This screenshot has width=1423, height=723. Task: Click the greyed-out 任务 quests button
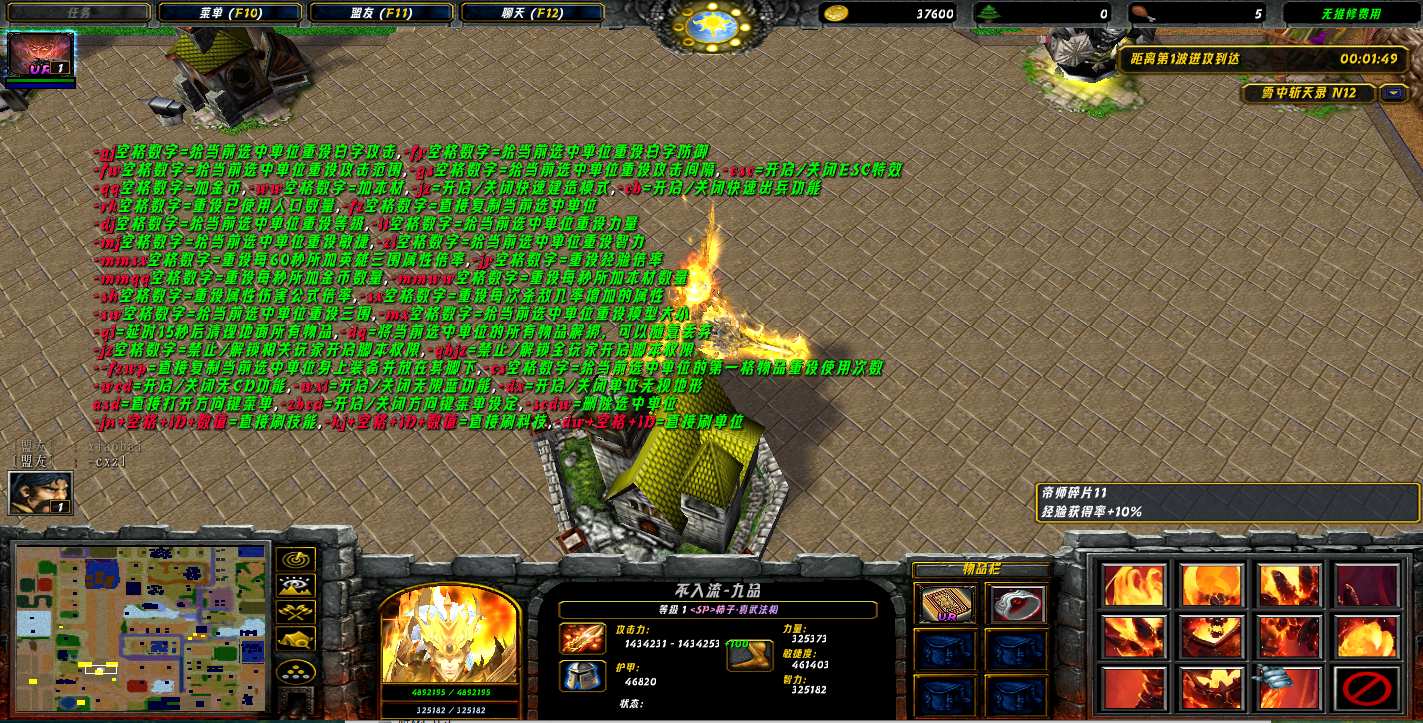tap(78, 13)
